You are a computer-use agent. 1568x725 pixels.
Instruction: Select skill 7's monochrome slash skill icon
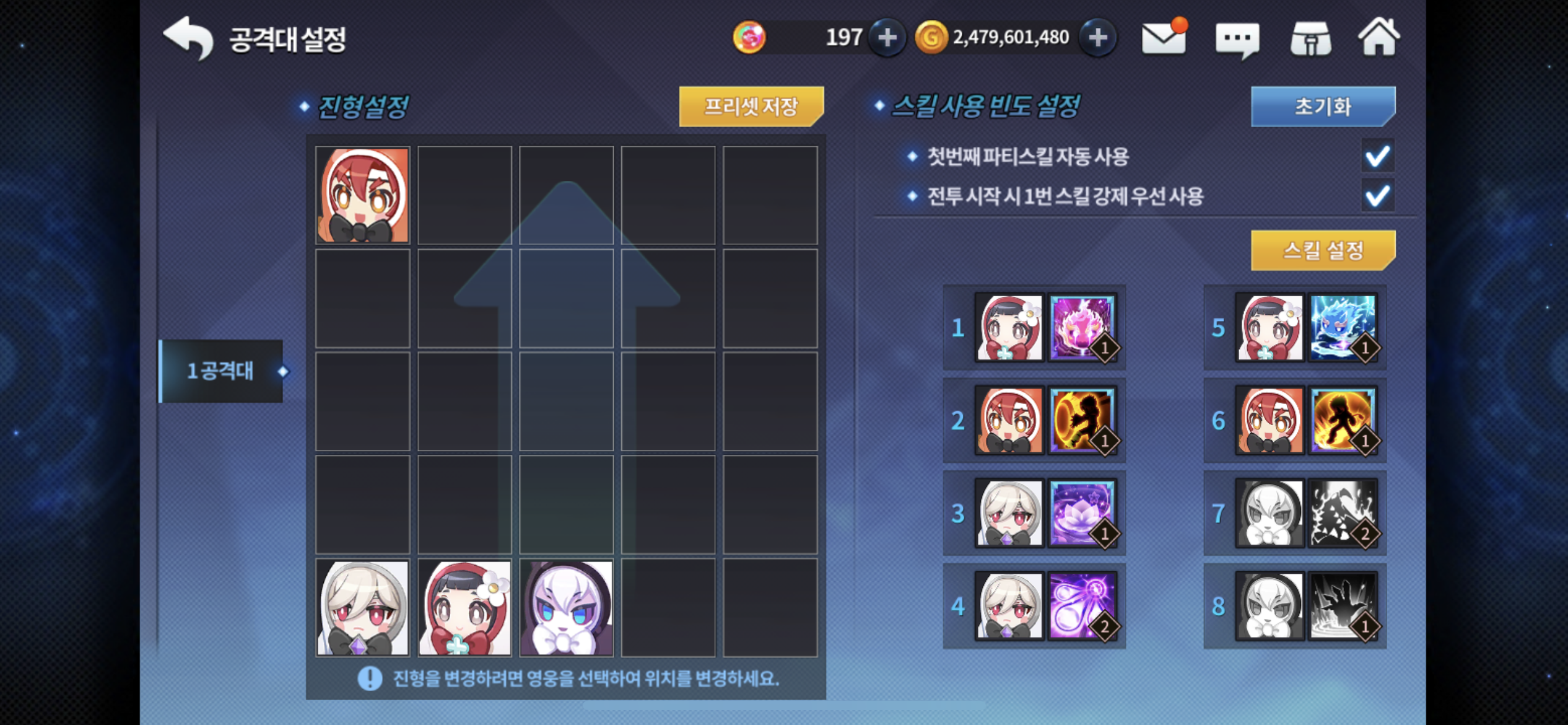coord(1344,512)
